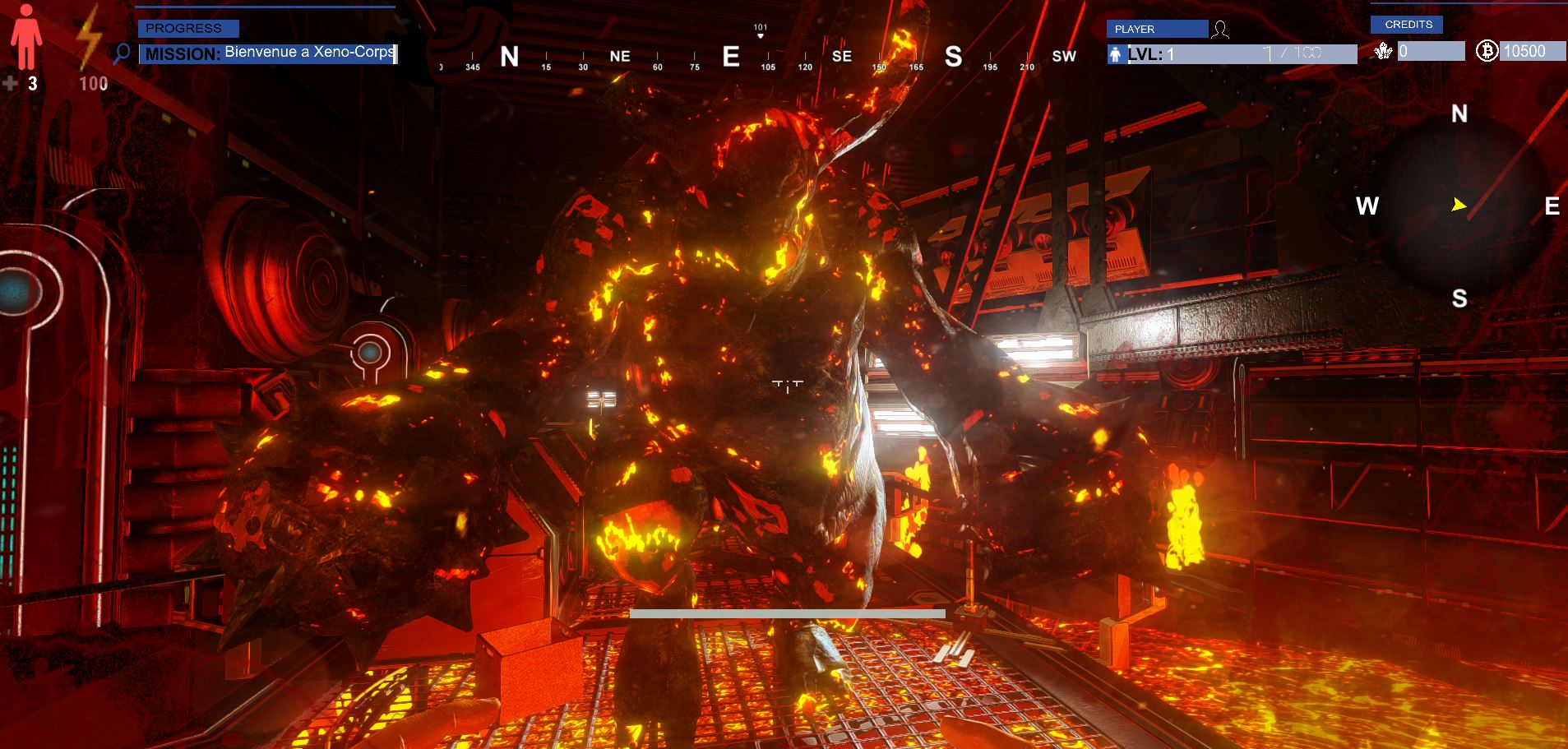Open the circular compass minimap

1459,206
